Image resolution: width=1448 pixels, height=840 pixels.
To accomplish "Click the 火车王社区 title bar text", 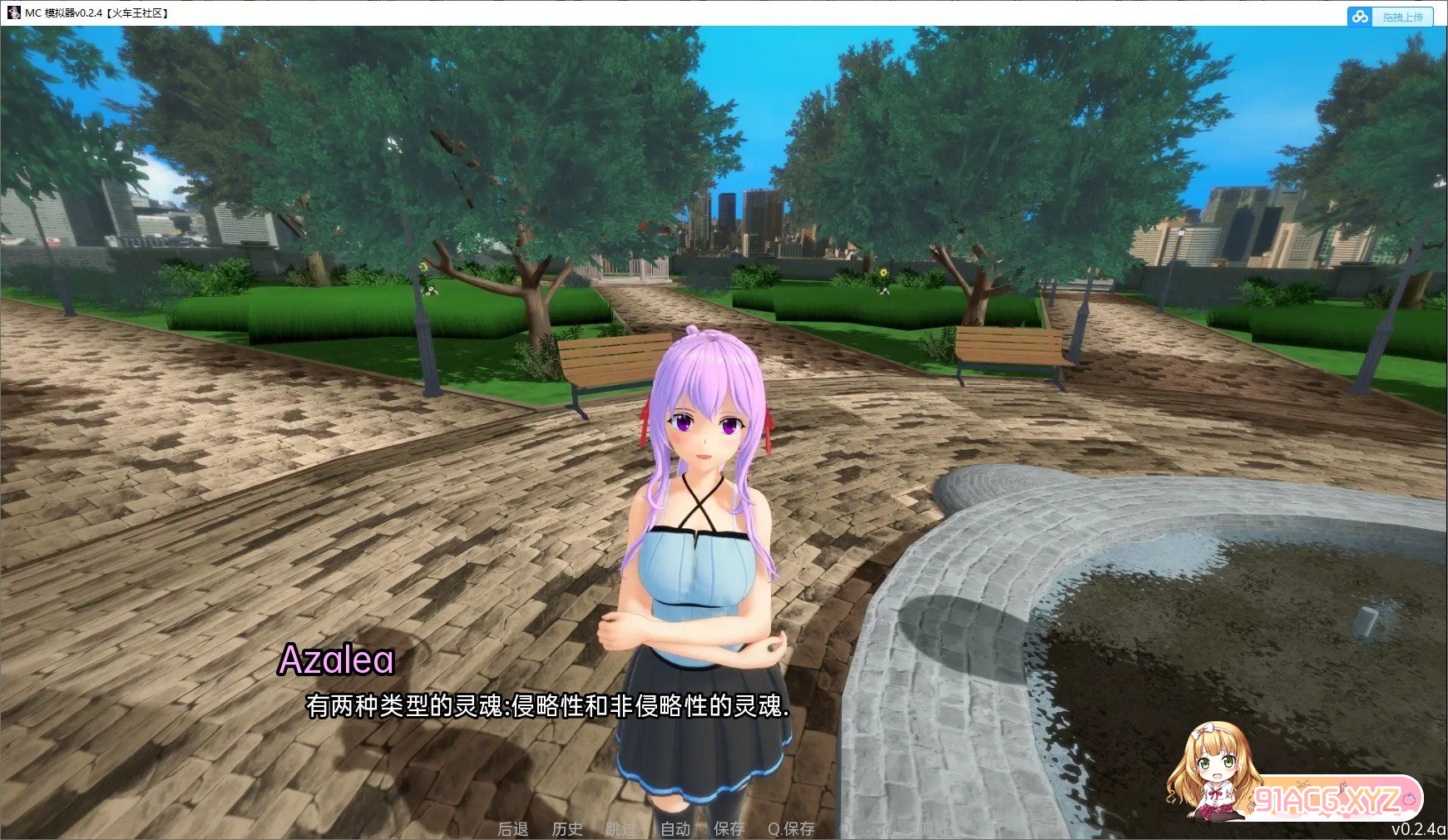I will (x=136, y=14).
